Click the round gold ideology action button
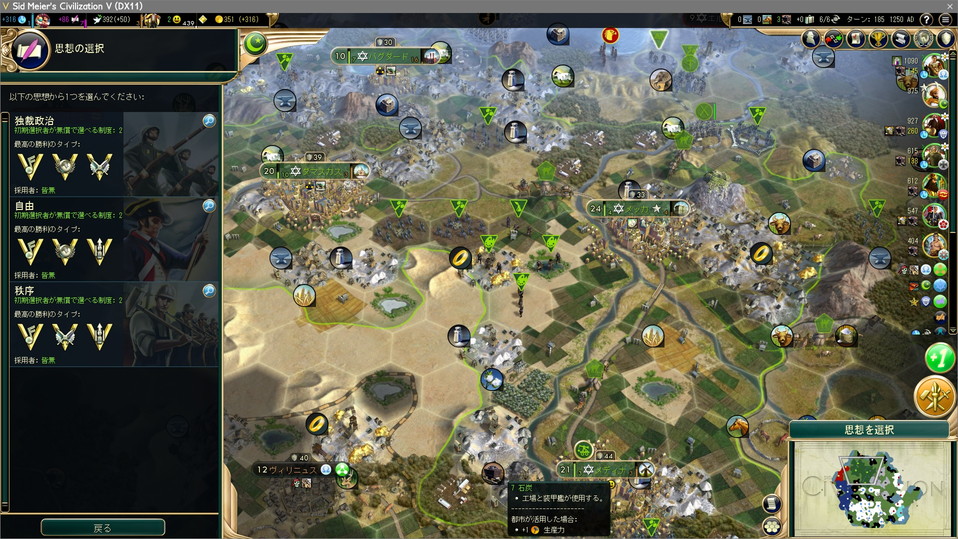The height and width of the screenshot is (539, 958). pyautogui.click(x=935, y=397)
